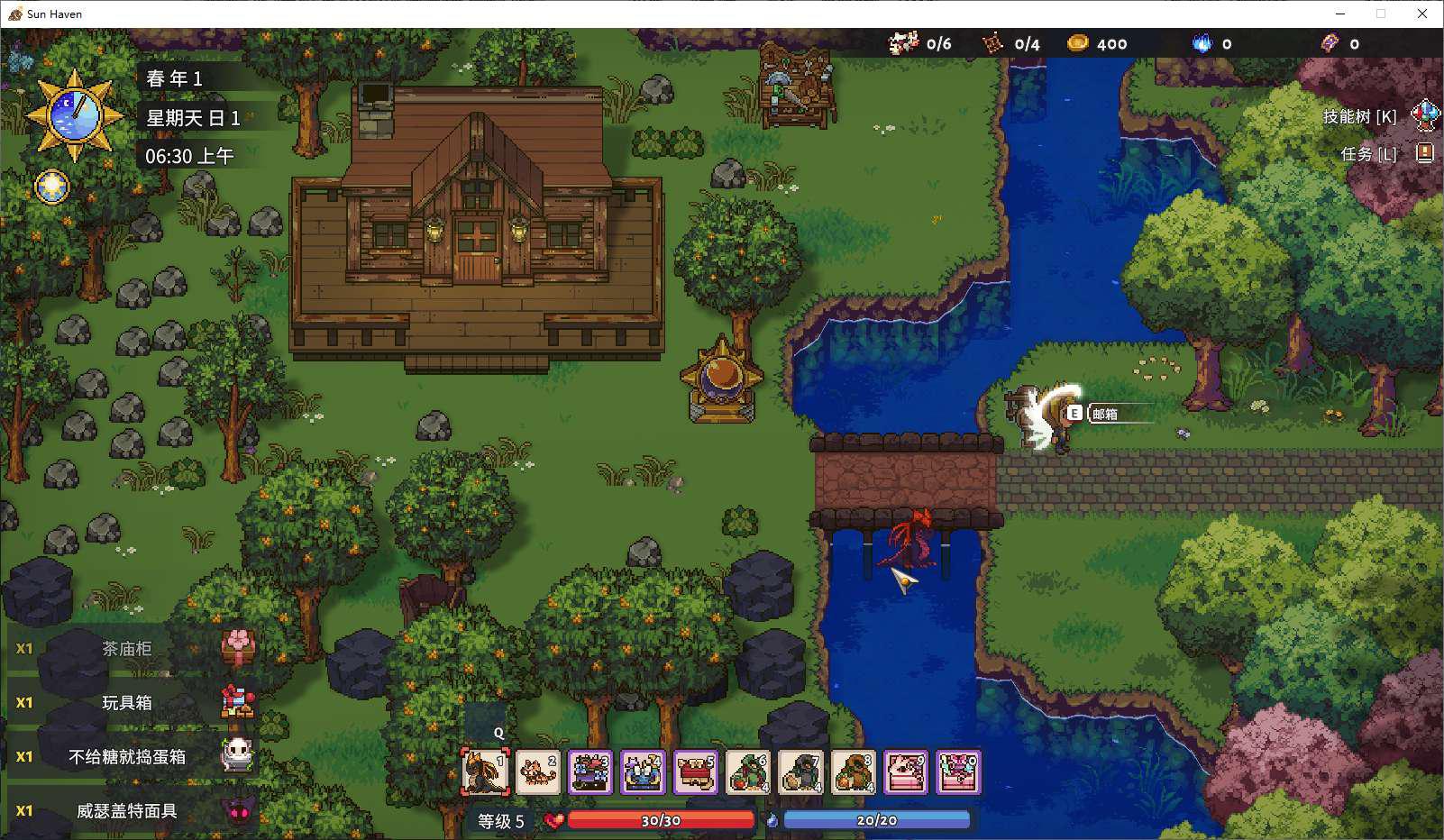
Task: Select the green hooded figure in slot 6
Action: click(748, 772)
